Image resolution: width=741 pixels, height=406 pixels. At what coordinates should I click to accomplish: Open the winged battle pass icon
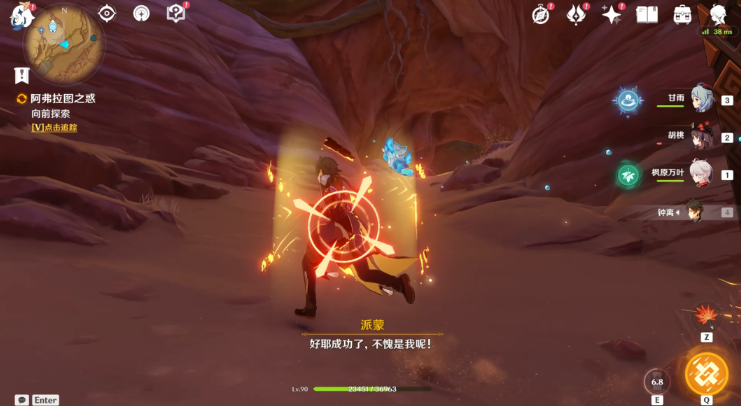pos(576,14)
